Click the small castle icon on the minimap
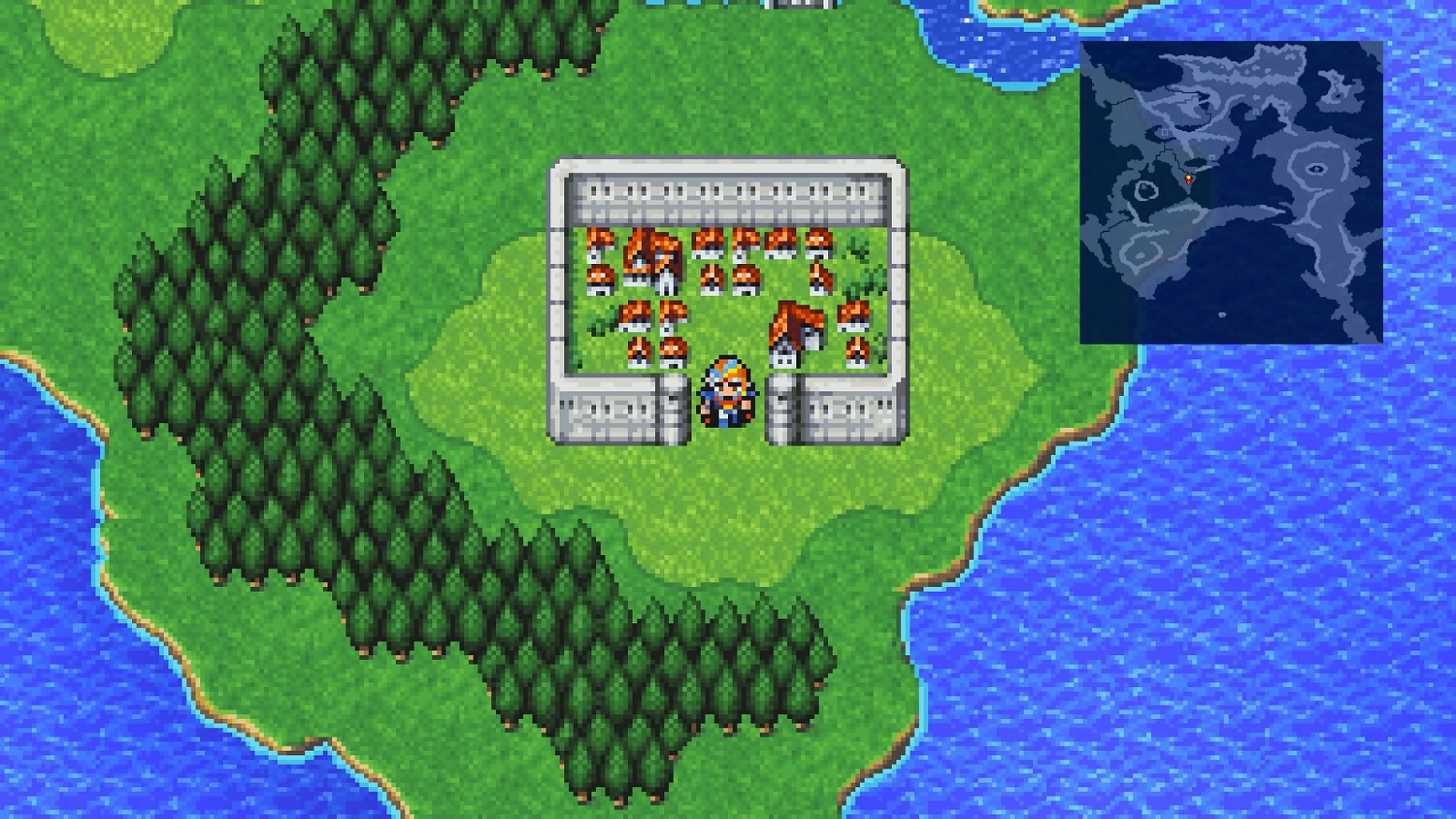This screenshot has width=1456, height=819. pos(1164,131)
